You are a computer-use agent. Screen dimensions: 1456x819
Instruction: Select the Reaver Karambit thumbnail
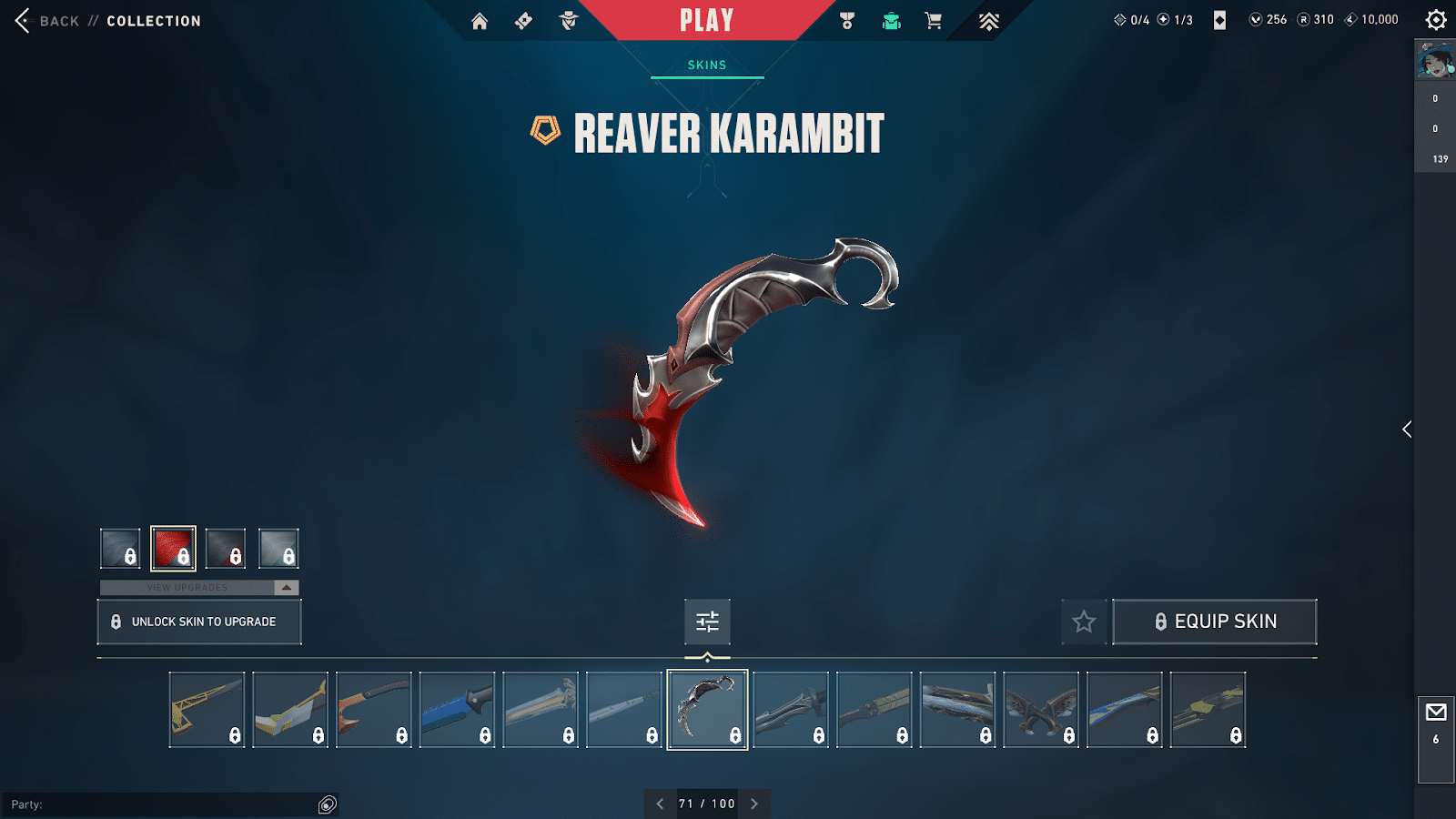(x=707, y=710)
